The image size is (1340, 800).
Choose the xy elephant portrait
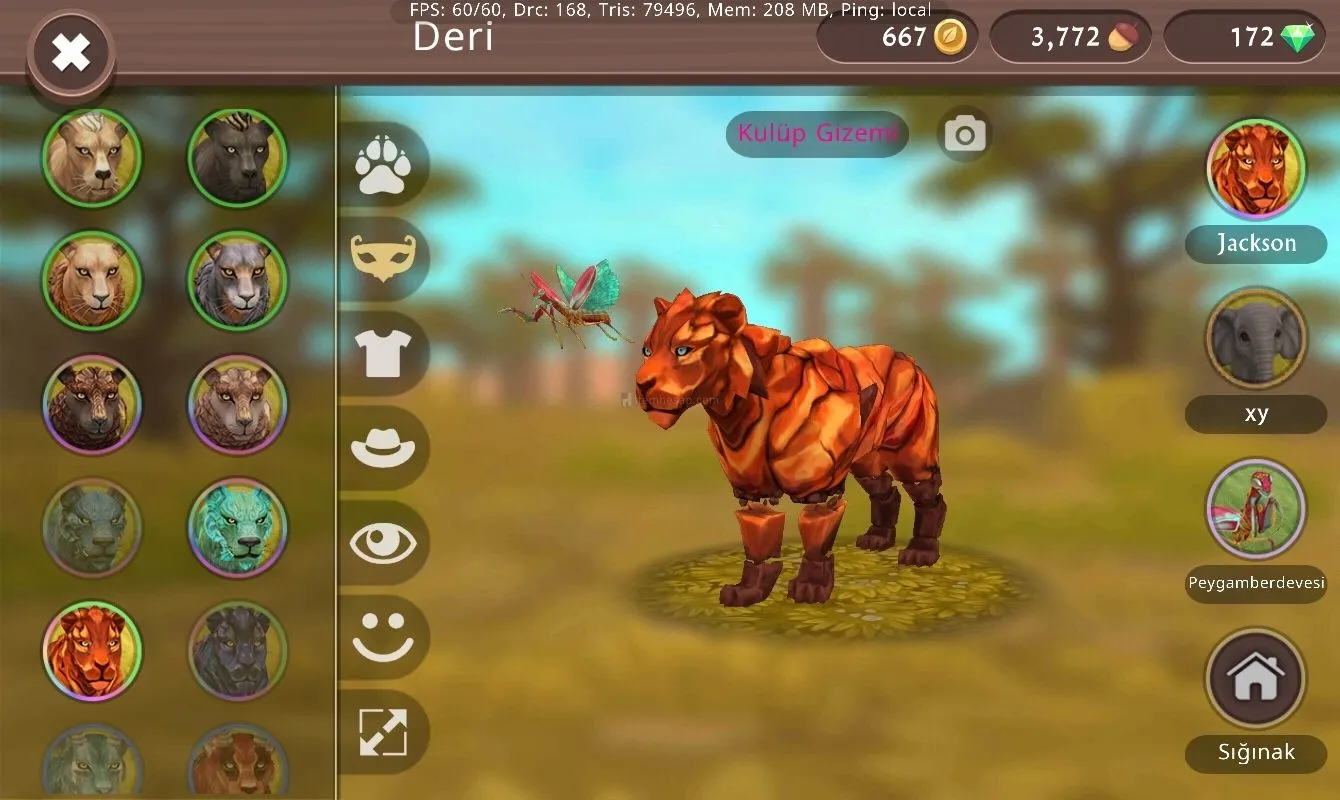(1255, 339)
